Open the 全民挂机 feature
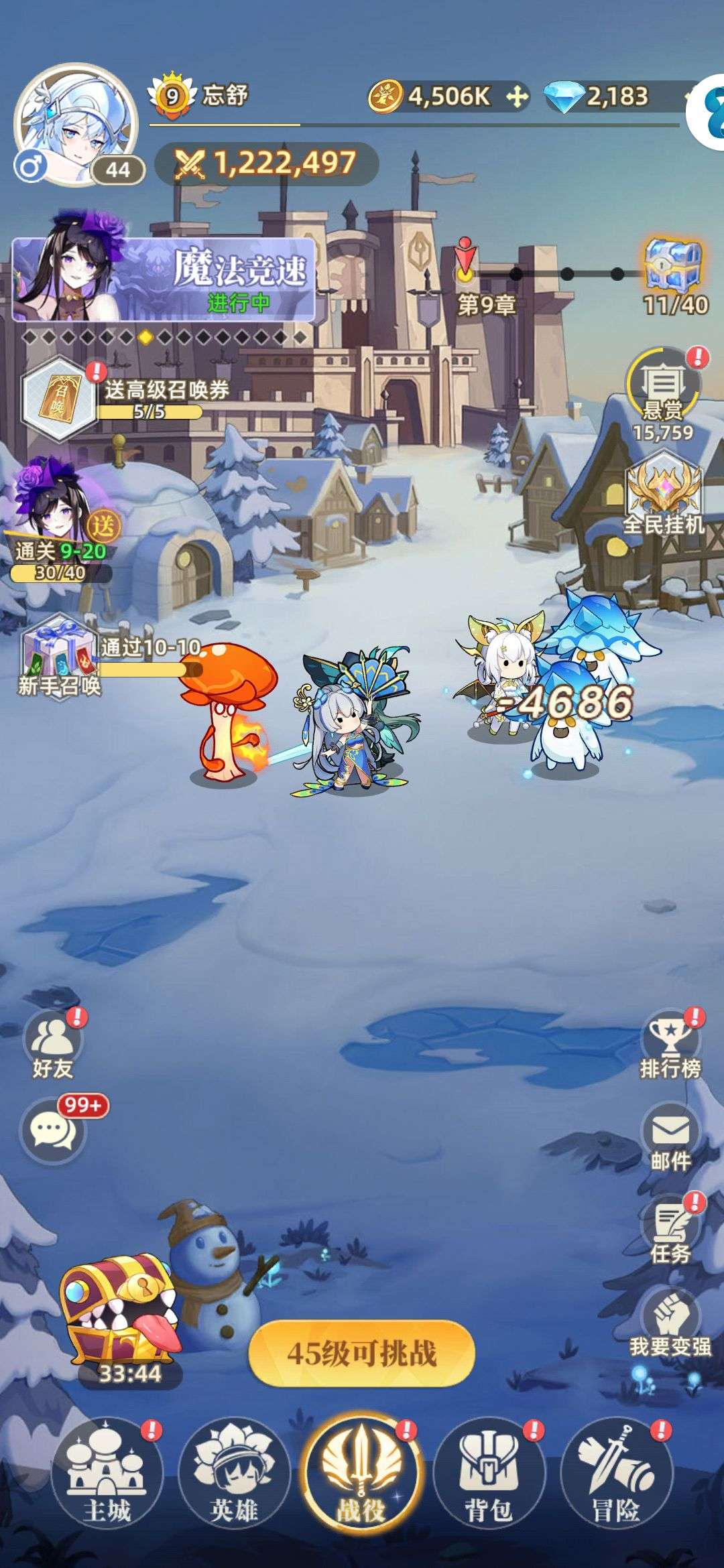The image size is (724, 1568). pyautogui.click(x=664, y=493)
